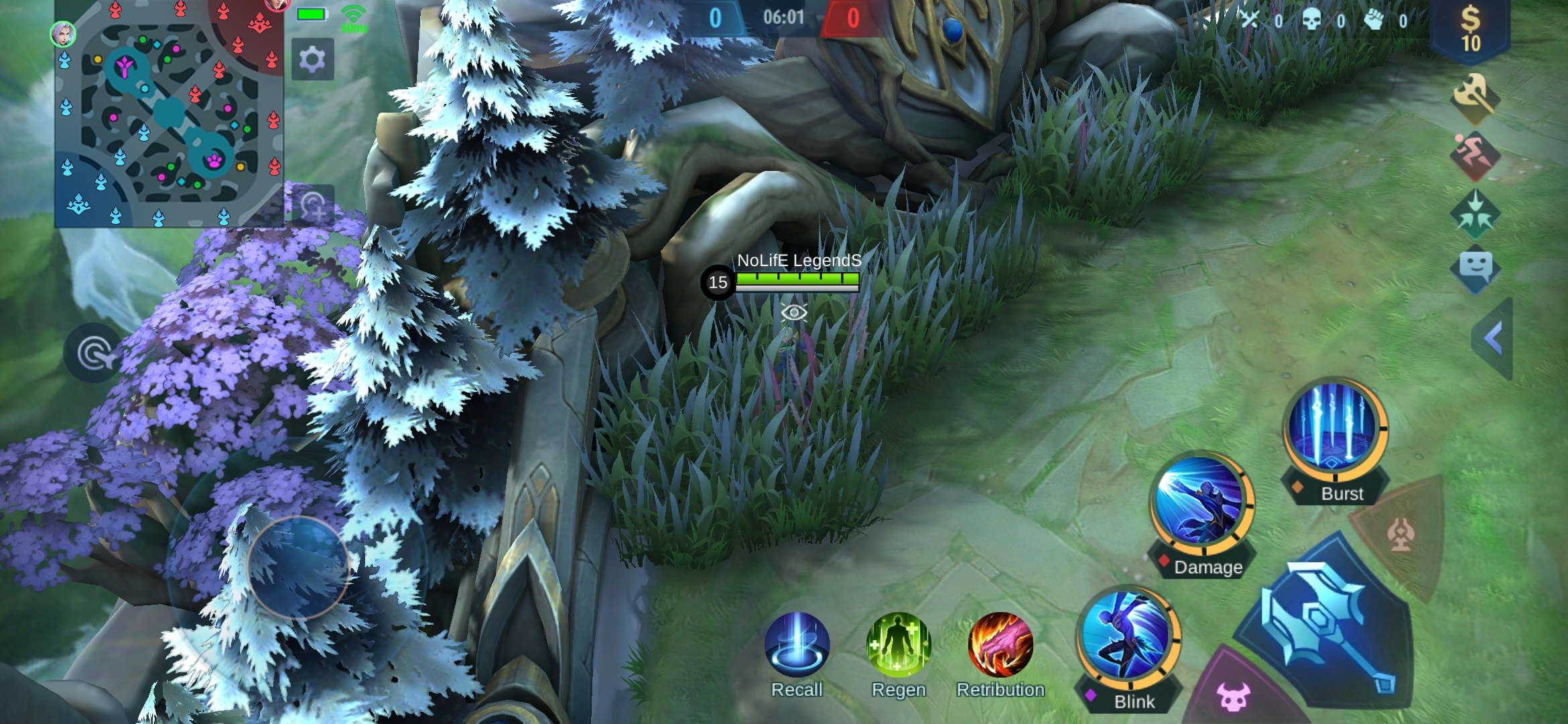Open the scoreboard at the top center
1568x724 pixels.
(x=784, y=17)
